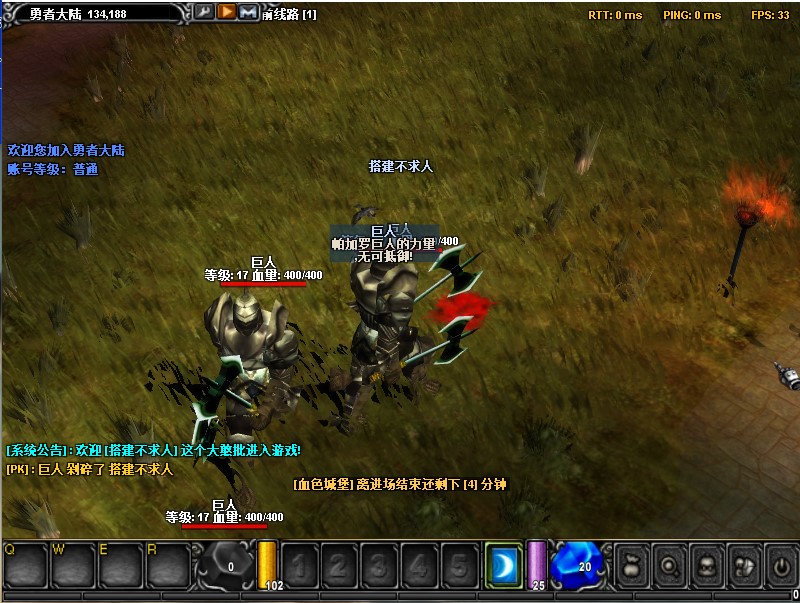Select hotbar slot number 5

click(458, 566)
